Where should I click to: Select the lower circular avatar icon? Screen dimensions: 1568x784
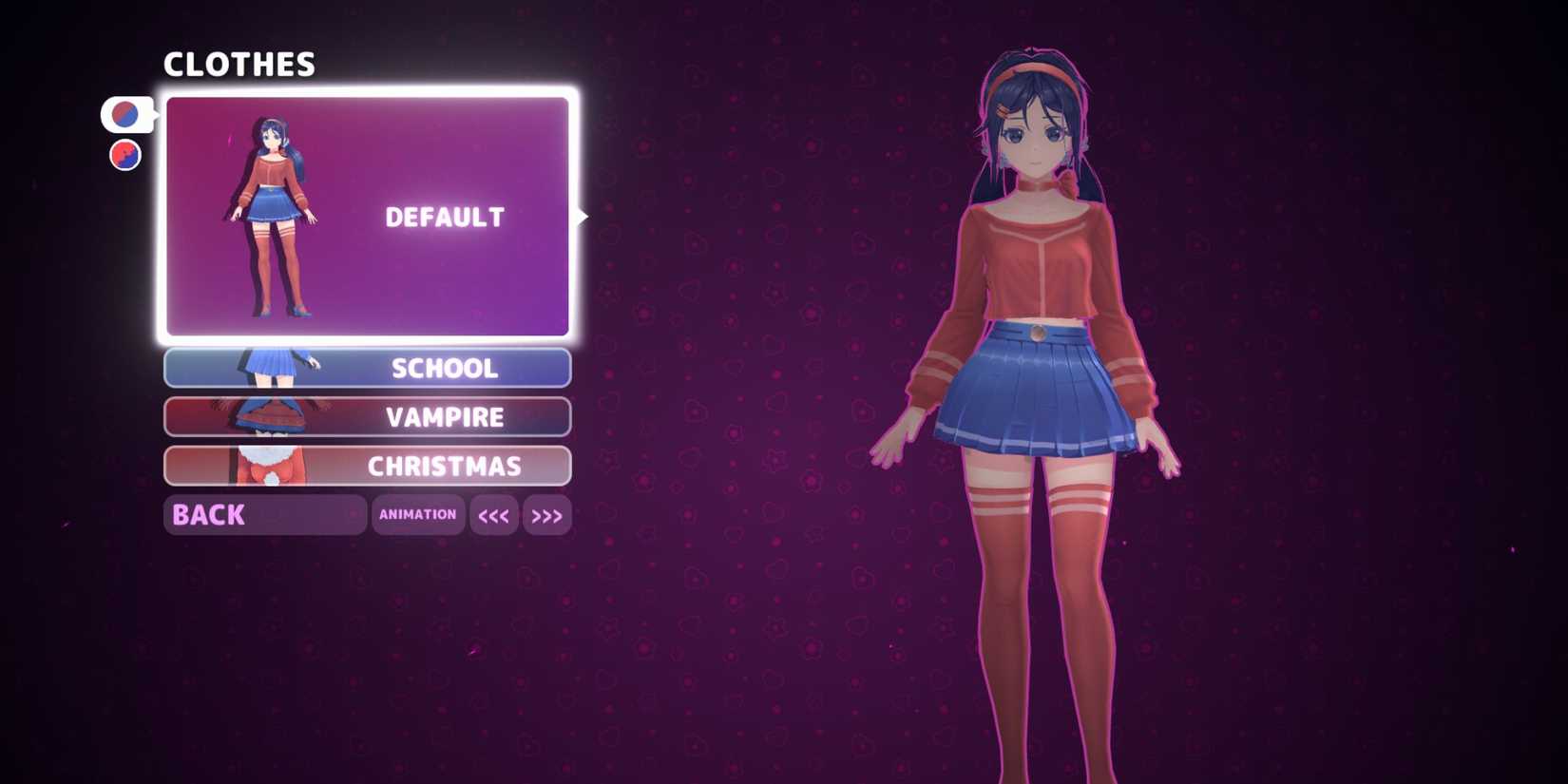point(124,154)
